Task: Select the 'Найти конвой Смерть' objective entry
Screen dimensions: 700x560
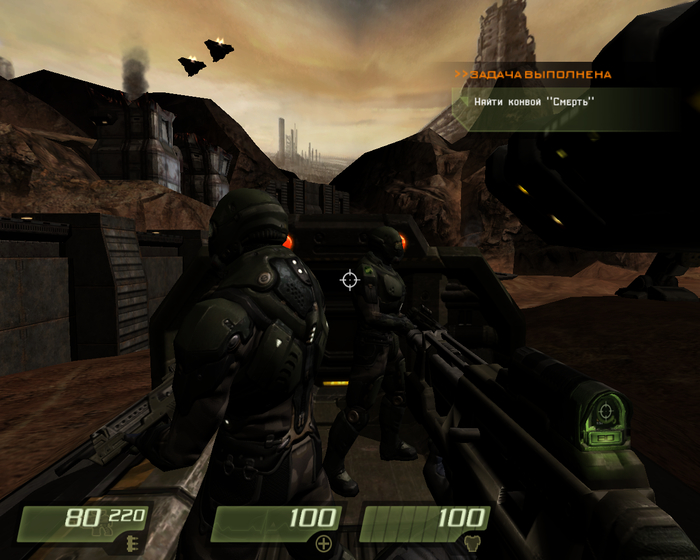Action: (x=531, y=101)
